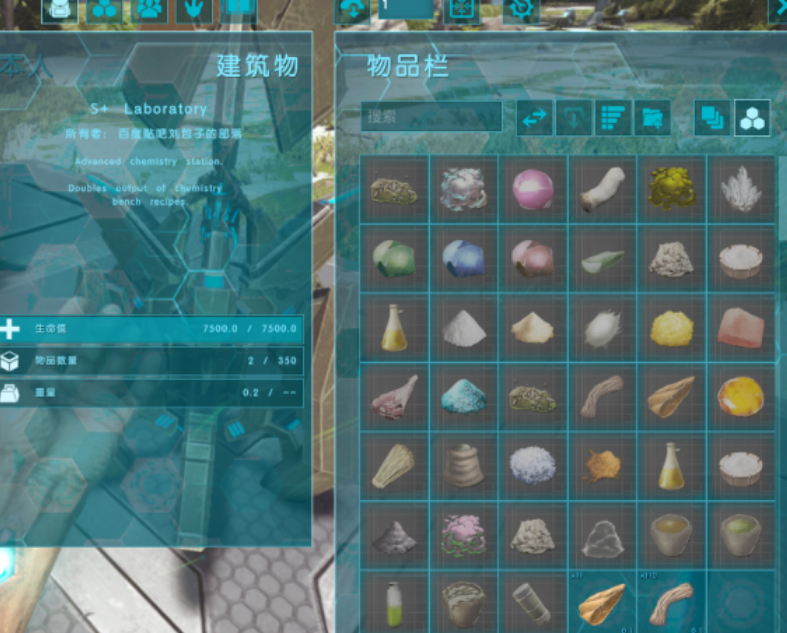Select the pink pearl item slot
787x633 pixels.
point(533,188)
